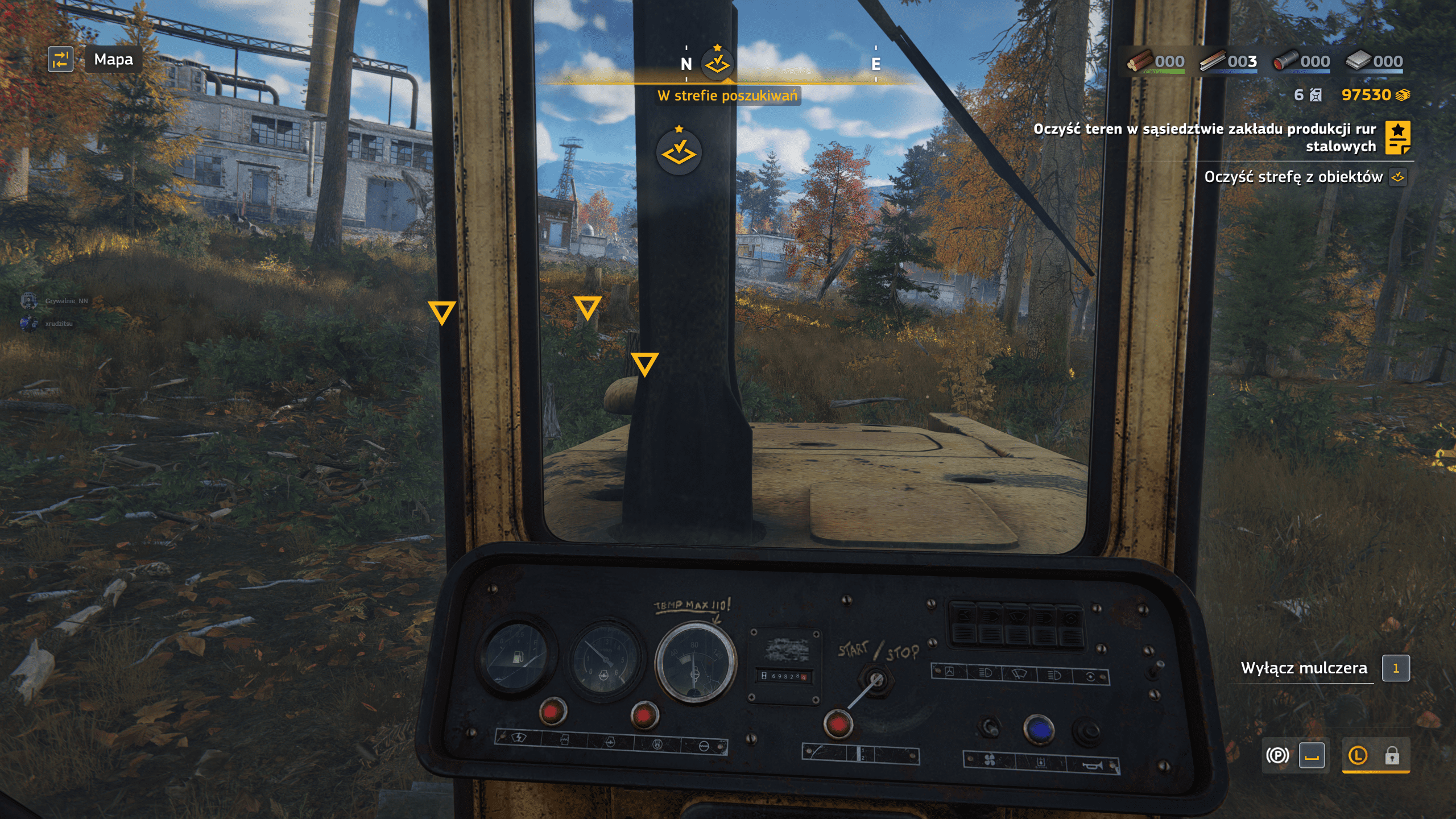Toggle the parking brake indicator
The width and height of the screenshot is (1456, 819).
pyautogui.click(x=1277, y=756)
